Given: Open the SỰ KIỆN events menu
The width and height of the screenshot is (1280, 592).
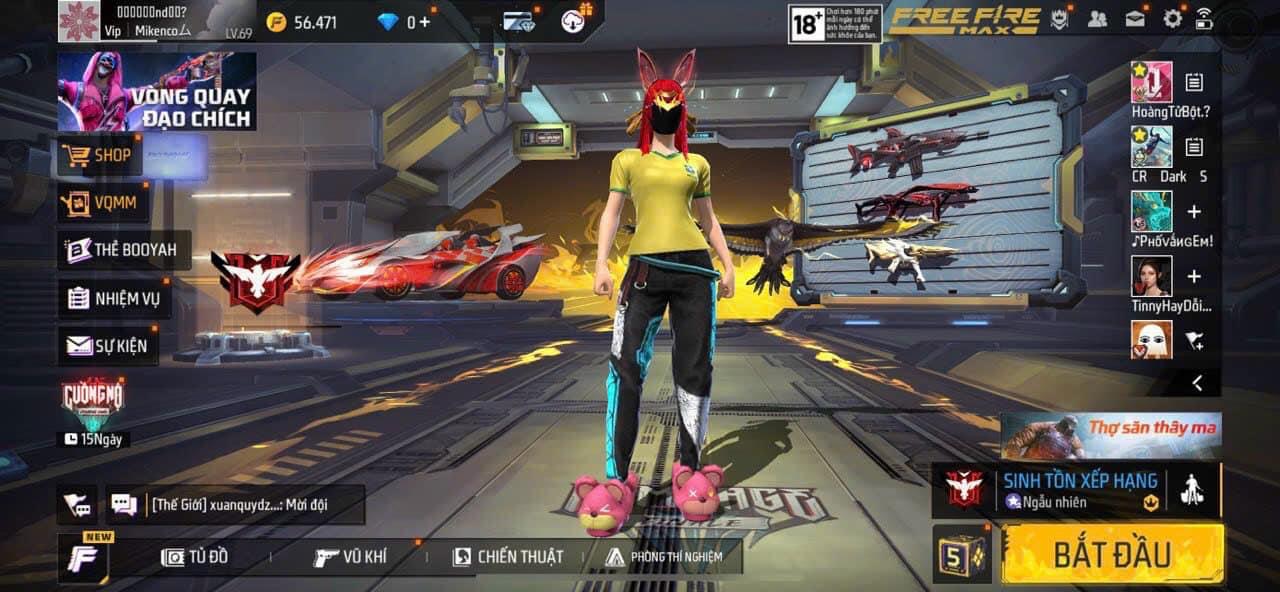Looking at the screenshot, I should pyautogui.click(x=107, y=346).
